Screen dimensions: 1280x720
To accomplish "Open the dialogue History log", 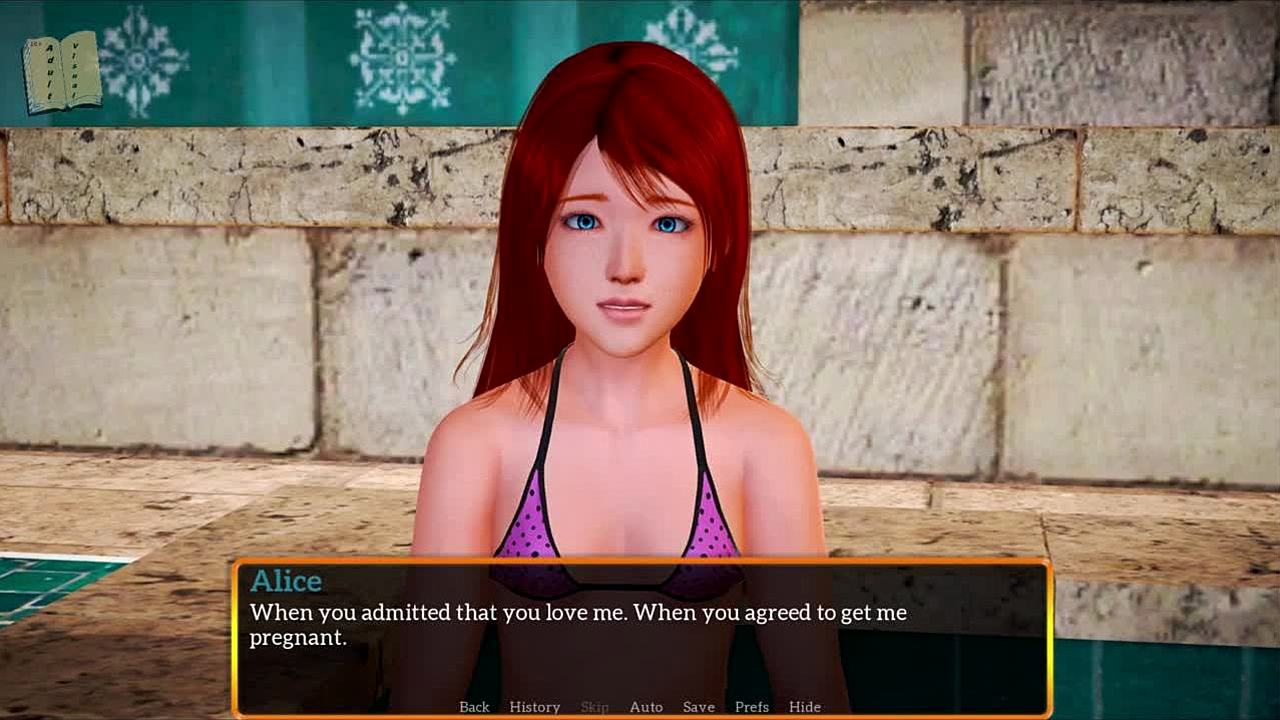I will tap(534, 707).
